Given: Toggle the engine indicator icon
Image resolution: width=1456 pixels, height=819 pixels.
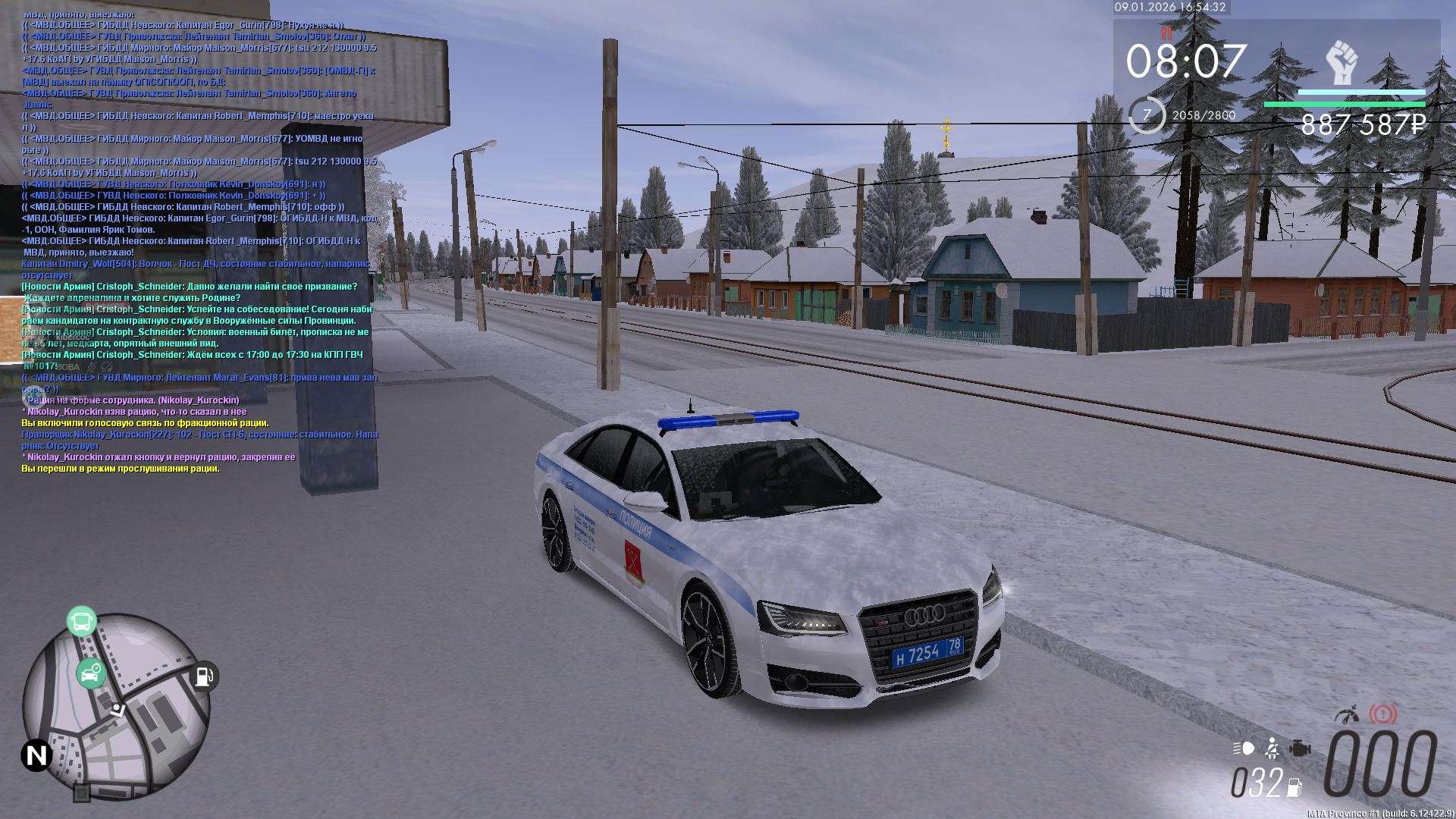Looking at the screenshot, I should coord(1300,748).
